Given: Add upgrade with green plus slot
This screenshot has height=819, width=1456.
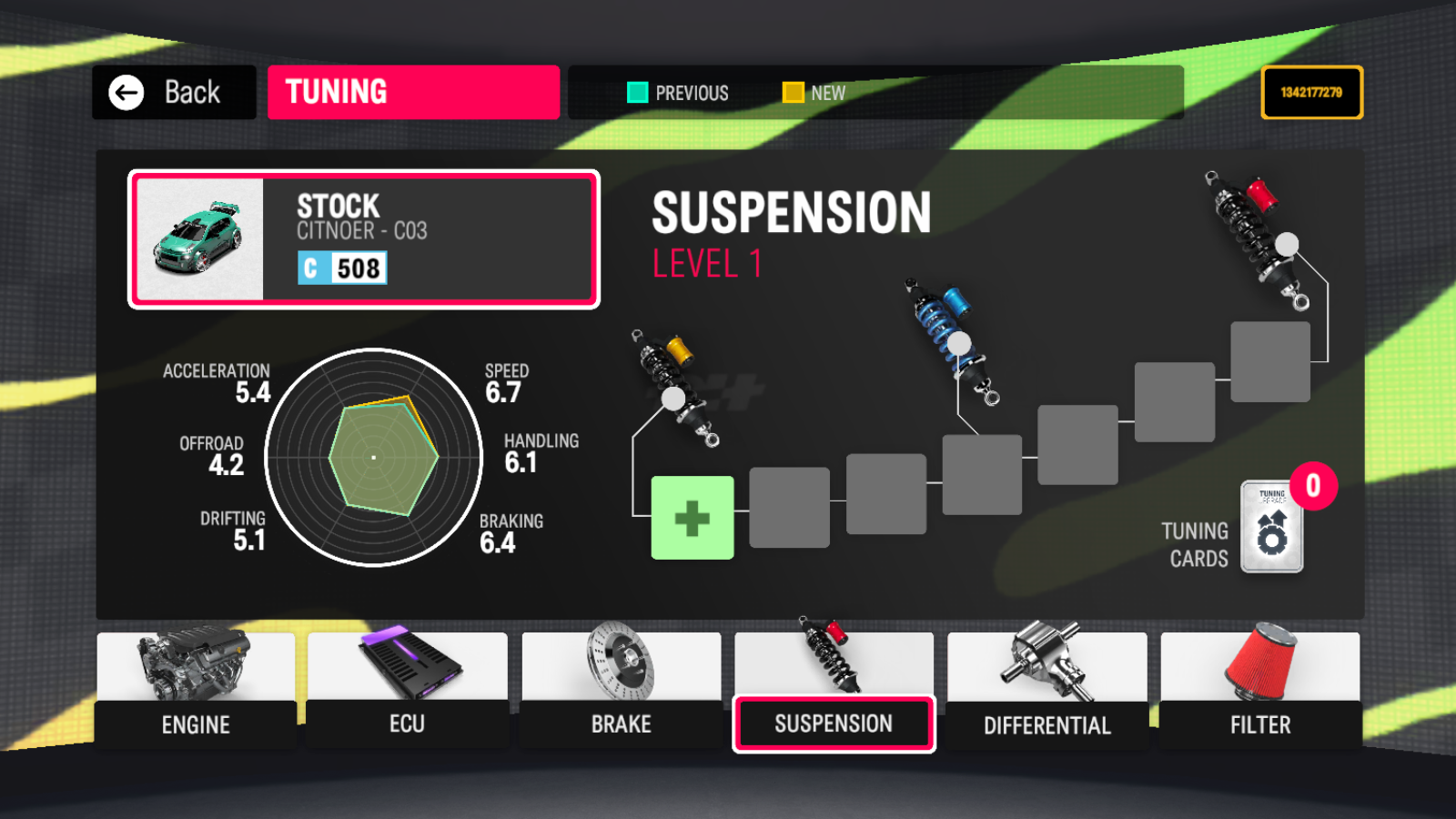Looking at the screenshot, I should click(693, 518).
